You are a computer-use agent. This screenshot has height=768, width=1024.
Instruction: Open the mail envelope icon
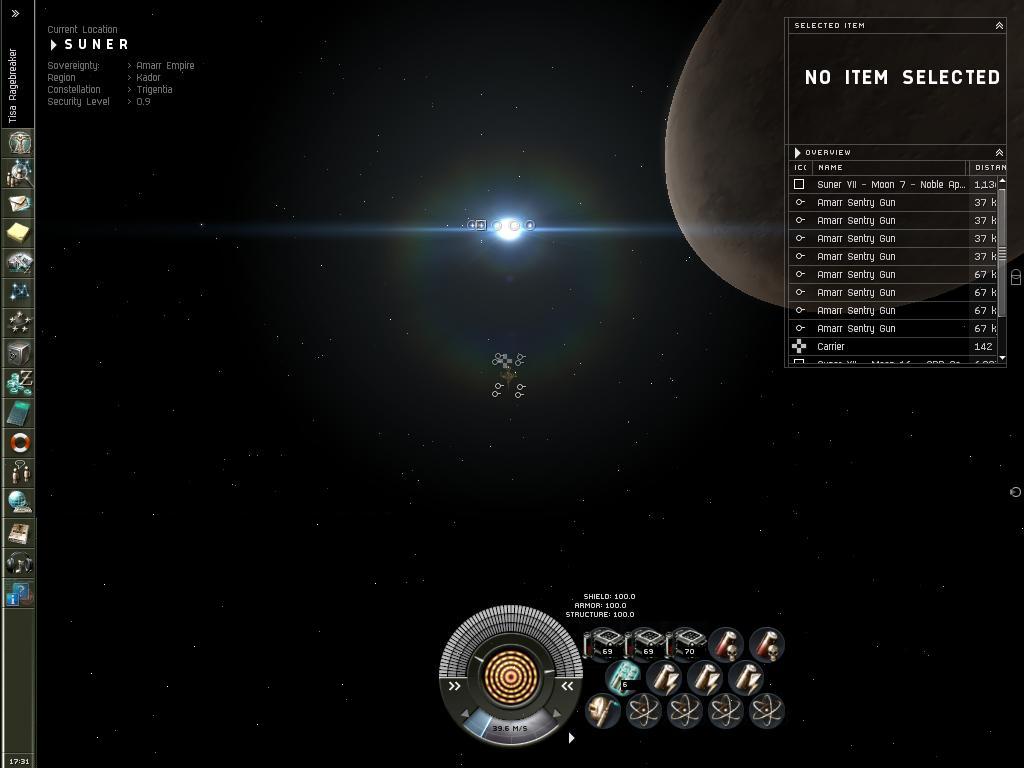tap(19, 203)
